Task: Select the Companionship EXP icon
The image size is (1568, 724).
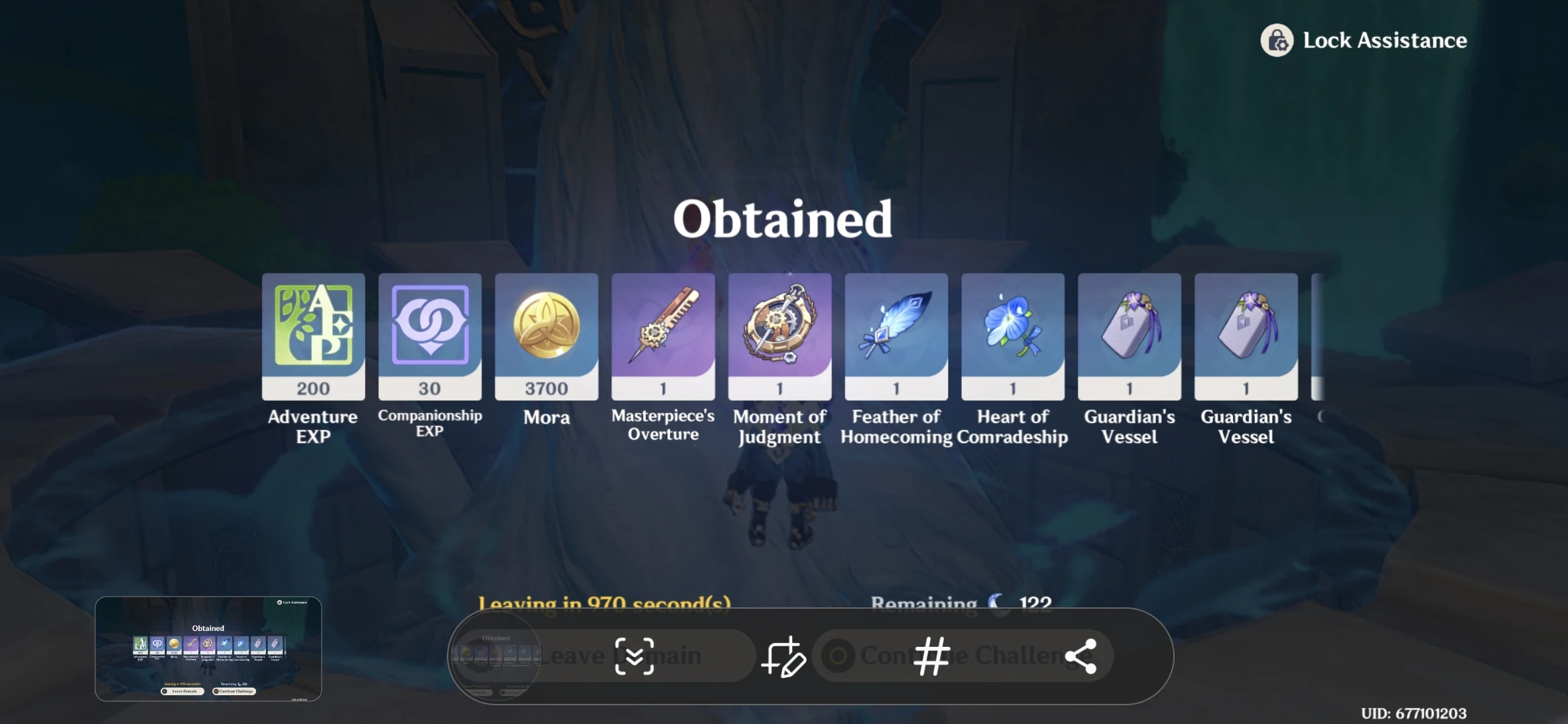Action: tap(430, 335)
